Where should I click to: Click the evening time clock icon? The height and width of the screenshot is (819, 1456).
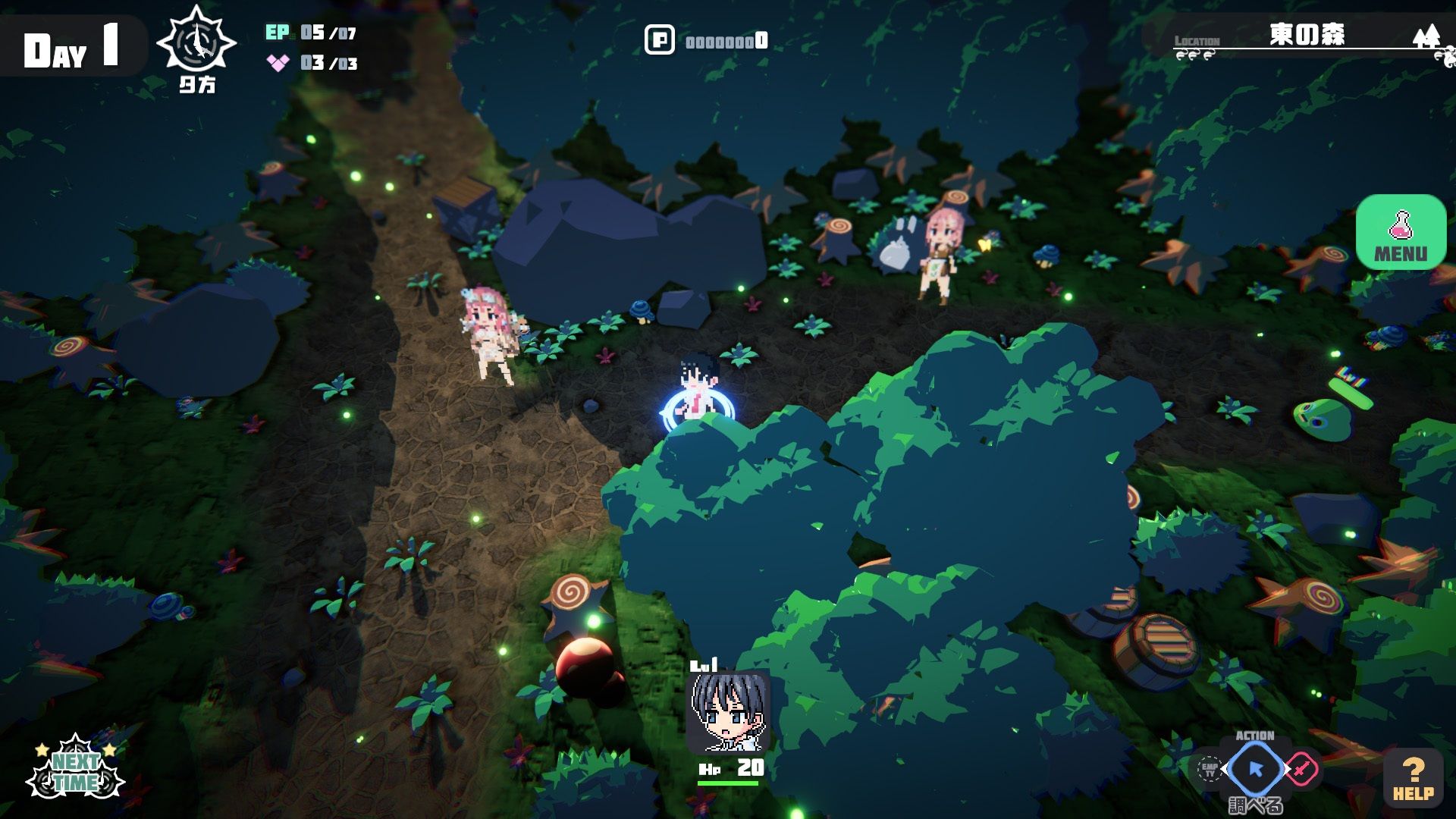click(196, 44)
